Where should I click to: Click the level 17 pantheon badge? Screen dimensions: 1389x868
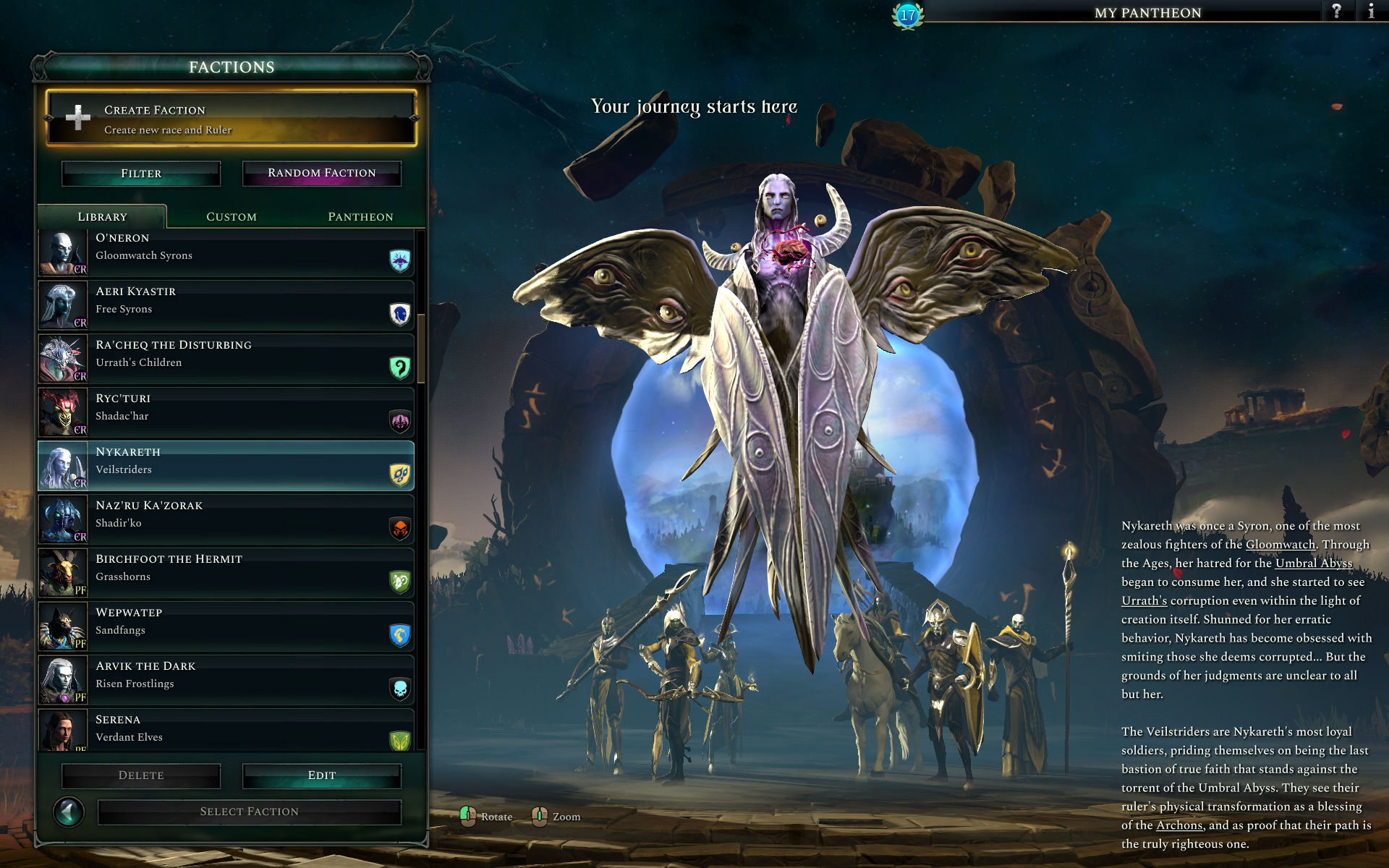pos(907,14)
